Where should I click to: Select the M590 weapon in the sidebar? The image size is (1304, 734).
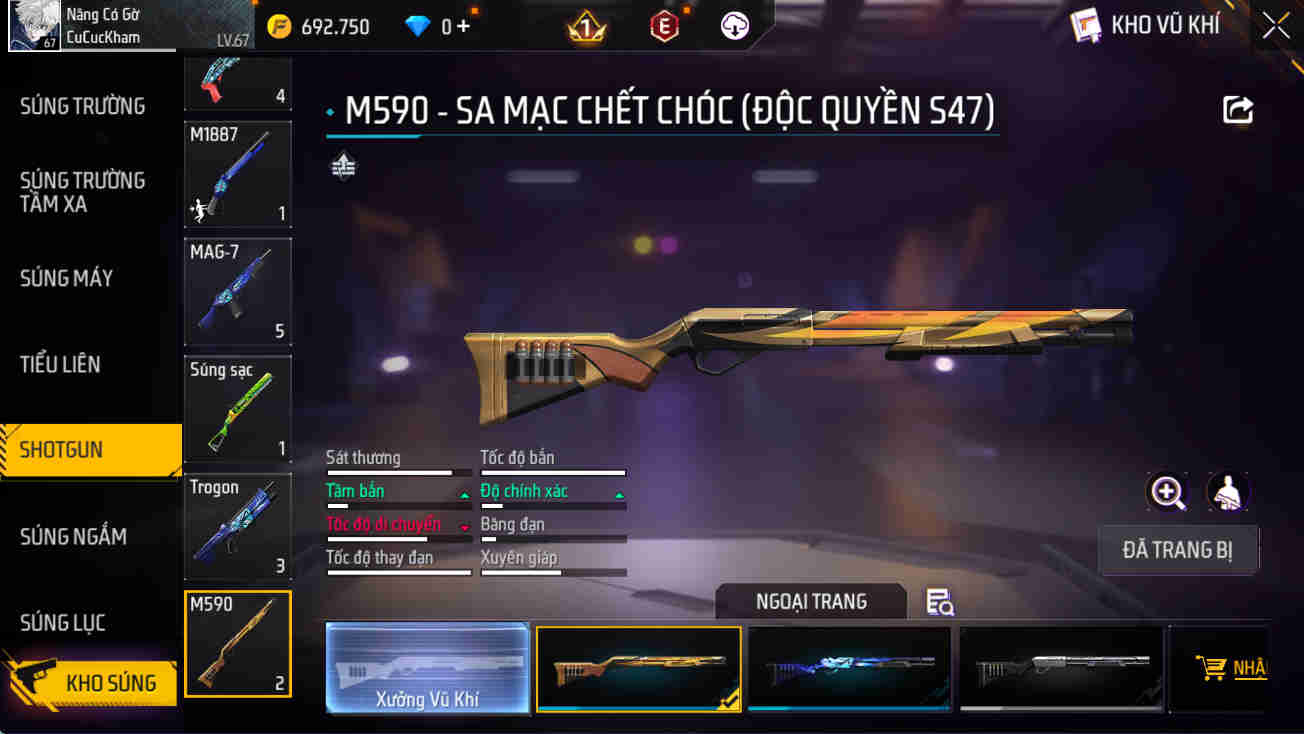(237, 643)
